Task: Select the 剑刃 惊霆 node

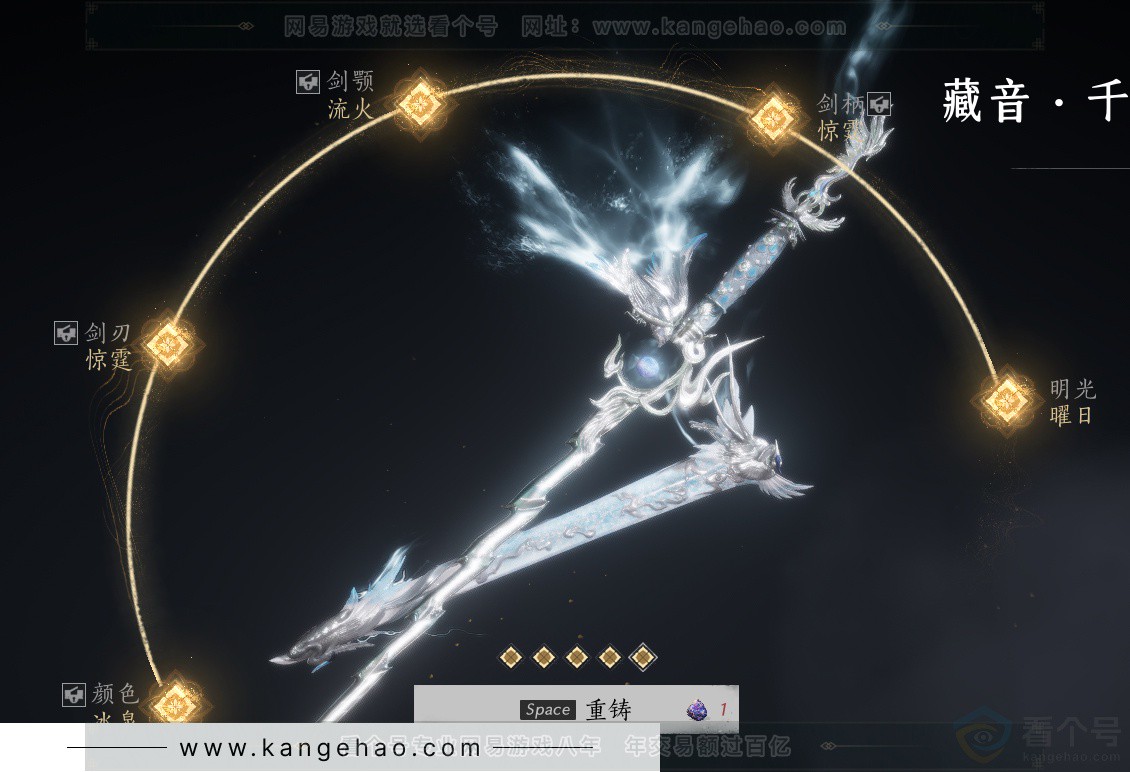Action: [x=168, y=344]
